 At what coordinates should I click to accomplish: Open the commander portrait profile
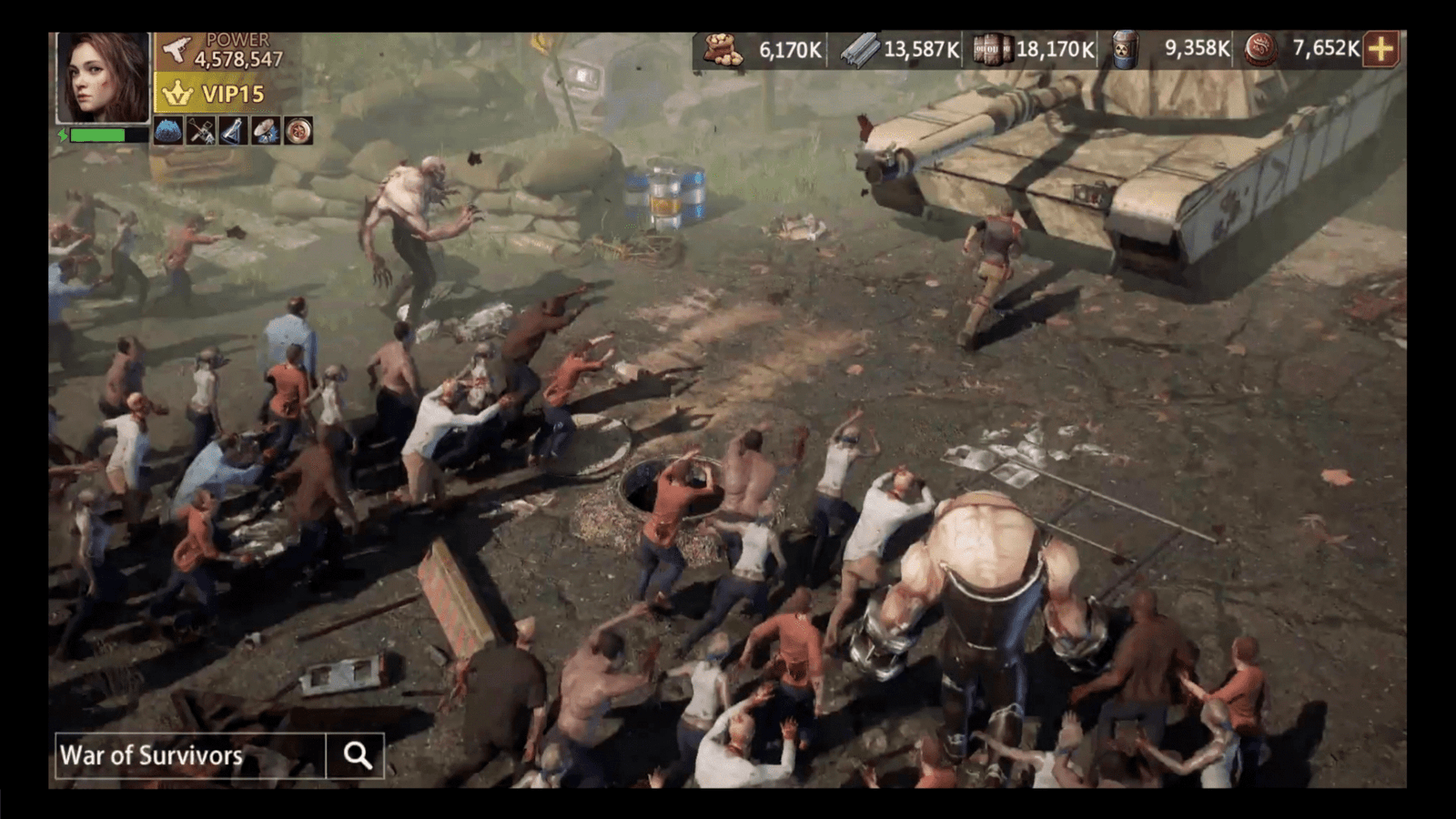coord(103,77)
